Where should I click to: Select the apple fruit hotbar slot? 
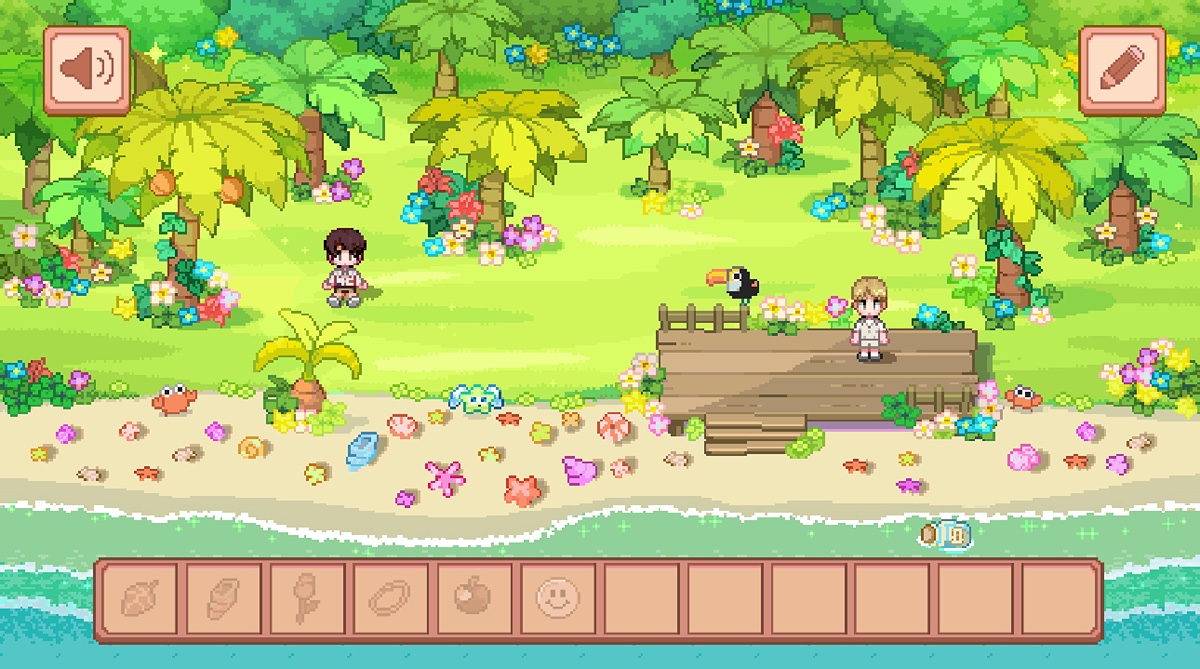pos(474,599)
